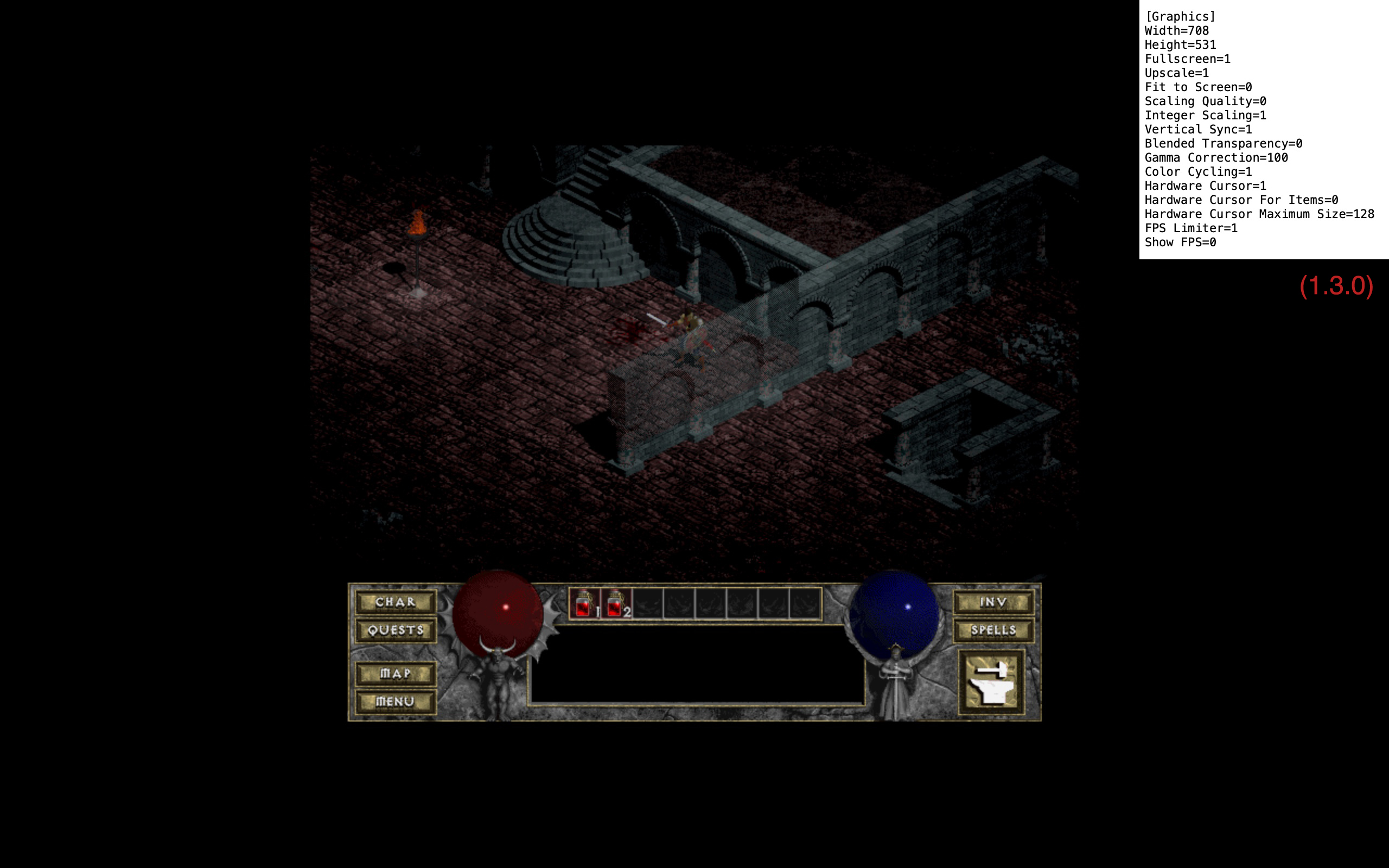The width and height of the screenshot is (1389, 868).
Task: Open the SPELLS book
Action: coord(995,630)
